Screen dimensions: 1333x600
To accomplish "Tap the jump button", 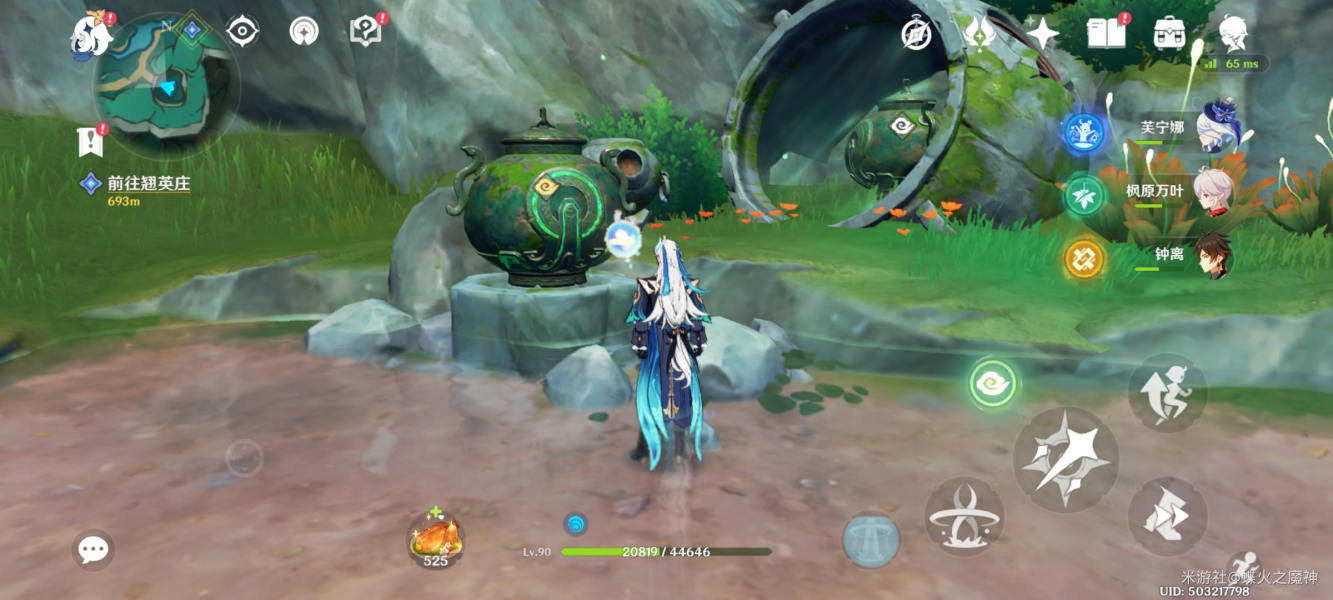I will [x=1167, y=392].
